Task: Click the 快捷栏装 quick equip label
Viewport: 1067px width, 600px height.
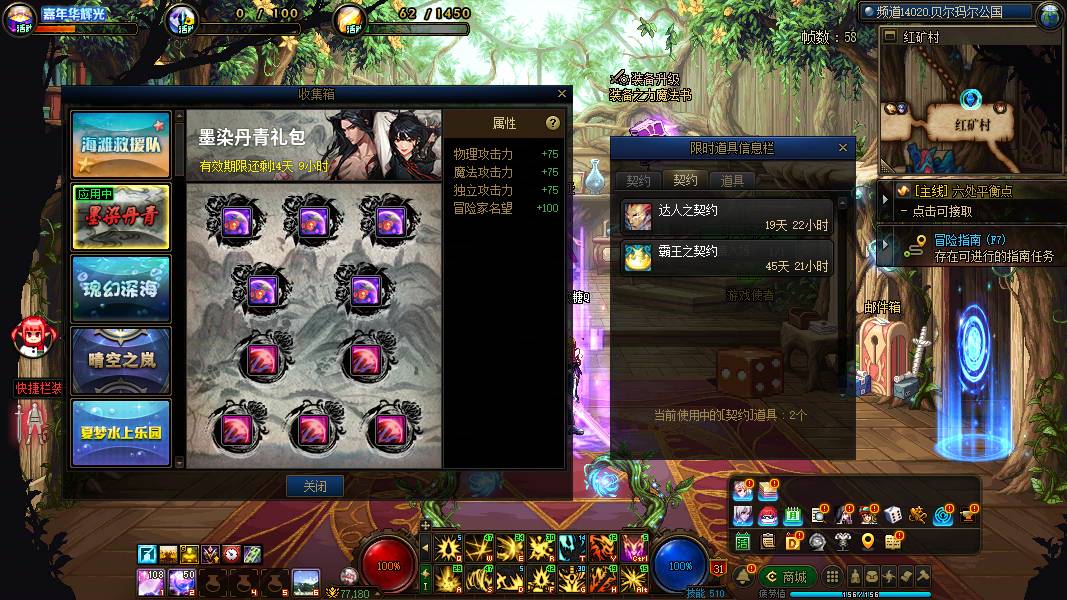Action: 39,388
